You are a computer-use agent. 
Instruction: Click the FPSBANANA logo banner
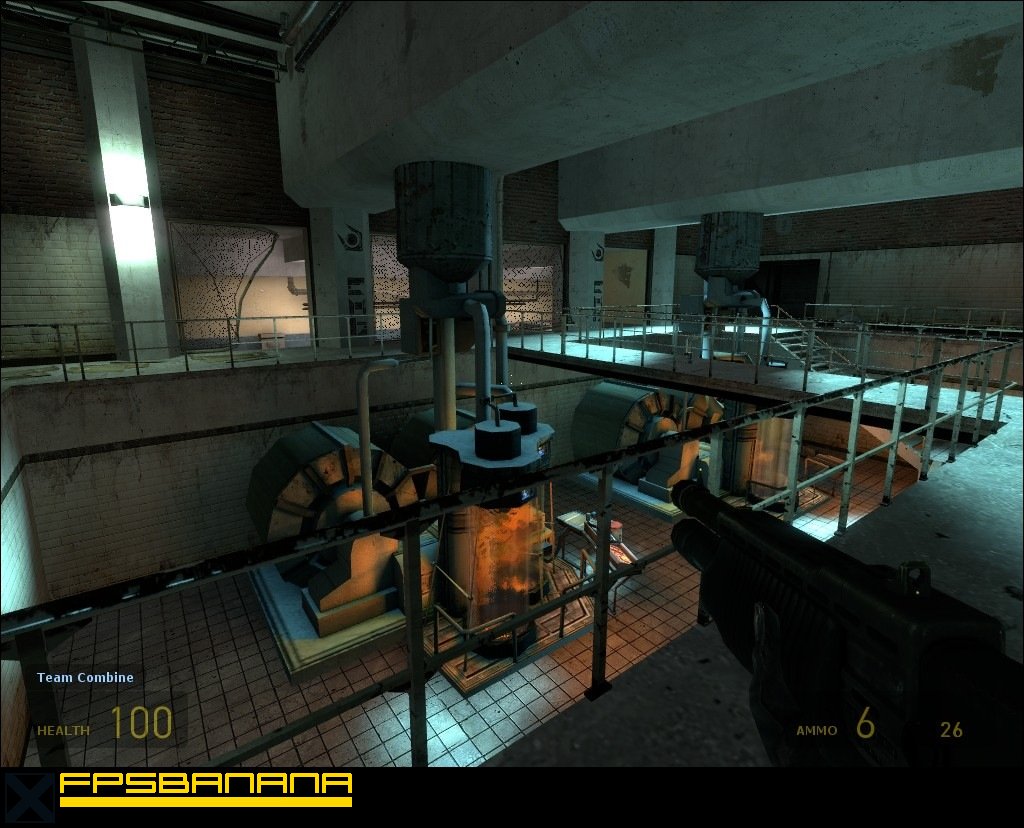[205, 787]
